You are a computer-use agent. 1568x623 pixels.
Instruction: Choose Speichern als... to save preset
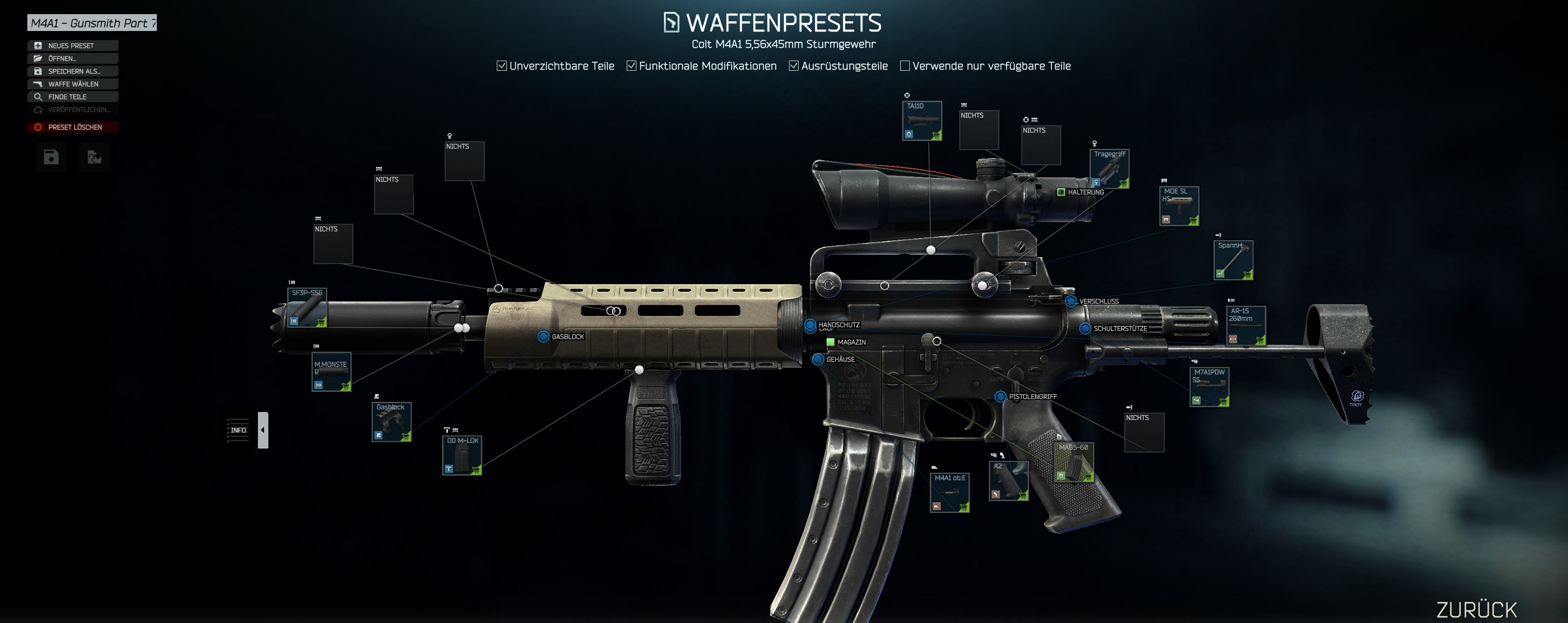[72, 71]
